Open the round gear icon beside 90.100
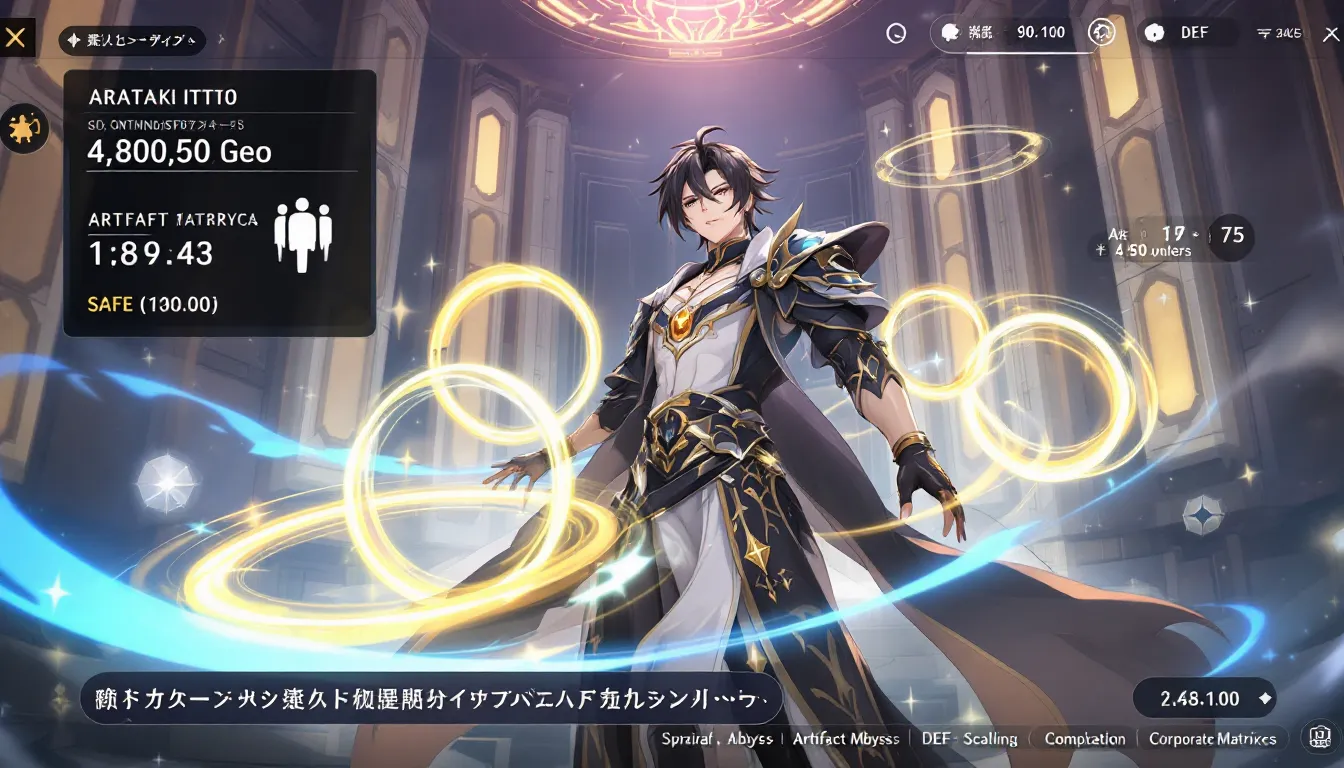This screenshot has height=768, width=1344. click(1102, 33)
